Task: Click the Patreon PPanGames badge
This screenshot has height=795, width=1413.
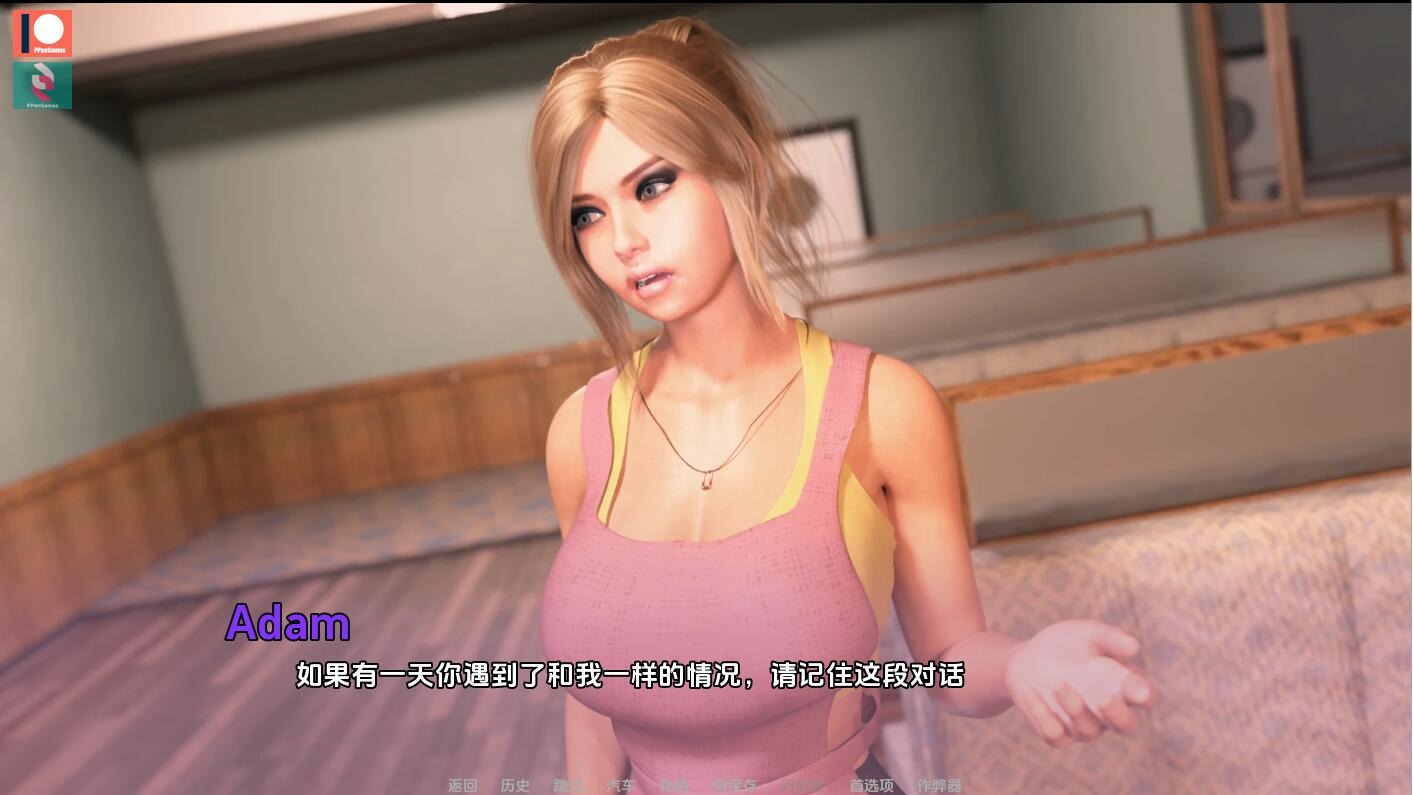Action: [43, 33]
